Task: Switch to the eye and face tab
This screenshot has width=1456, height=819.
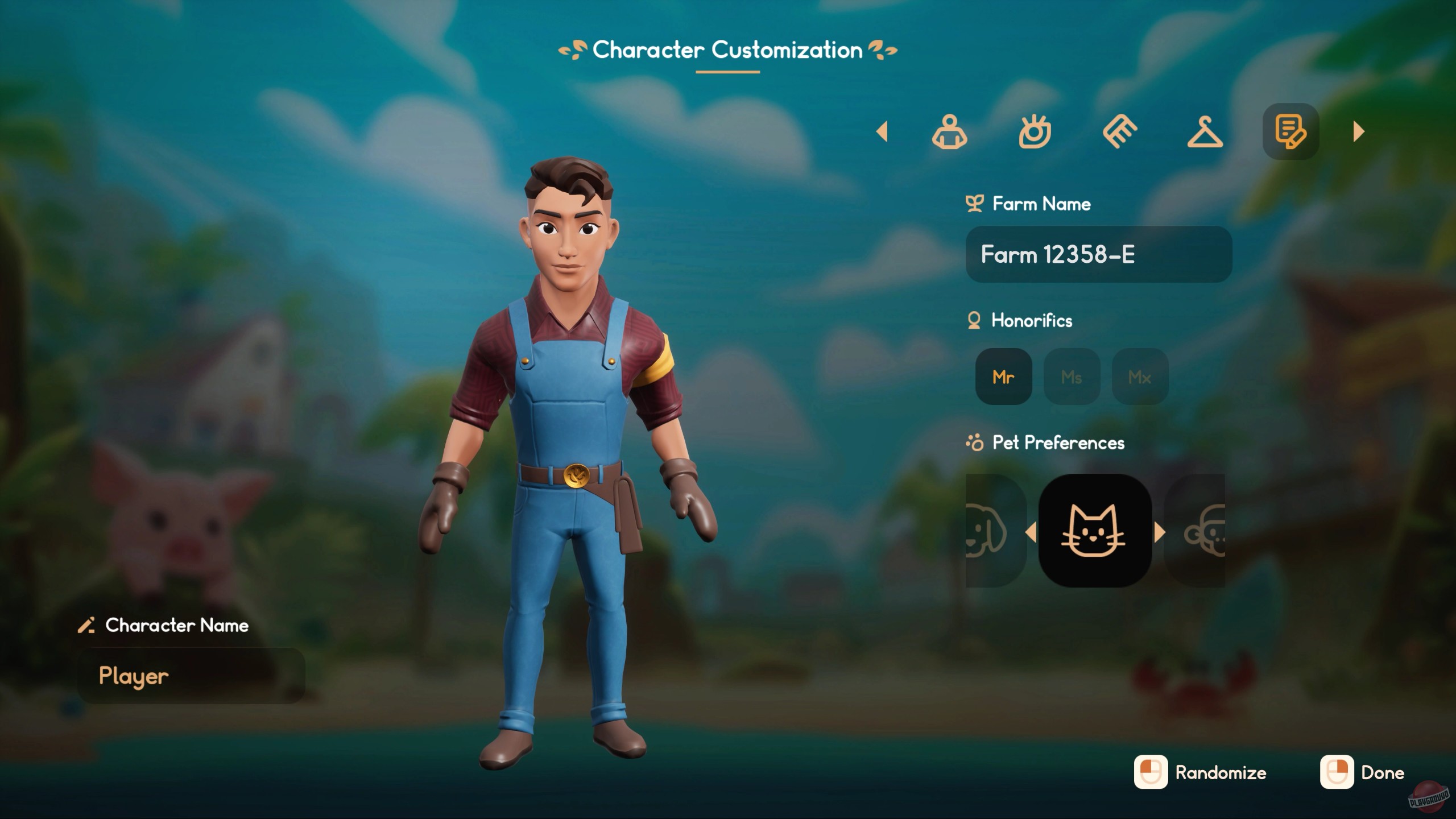Action: pyautogui.click(x=1035, y=132)
